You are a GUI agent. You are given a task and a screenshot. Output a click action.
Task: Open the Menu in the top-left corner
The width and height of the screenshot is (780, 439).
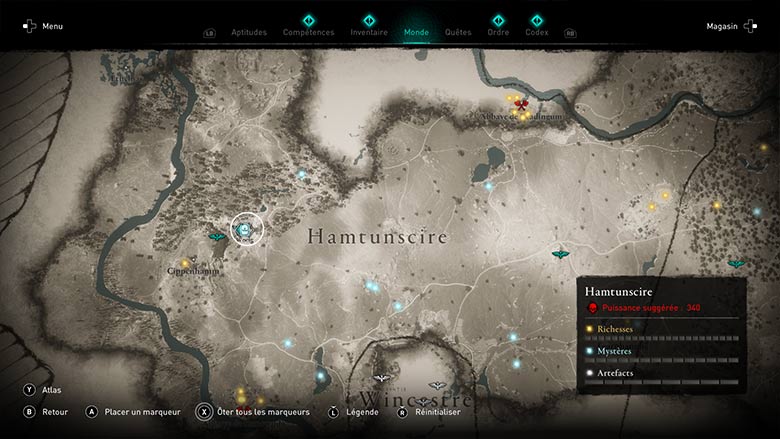(x=43, y=26)
